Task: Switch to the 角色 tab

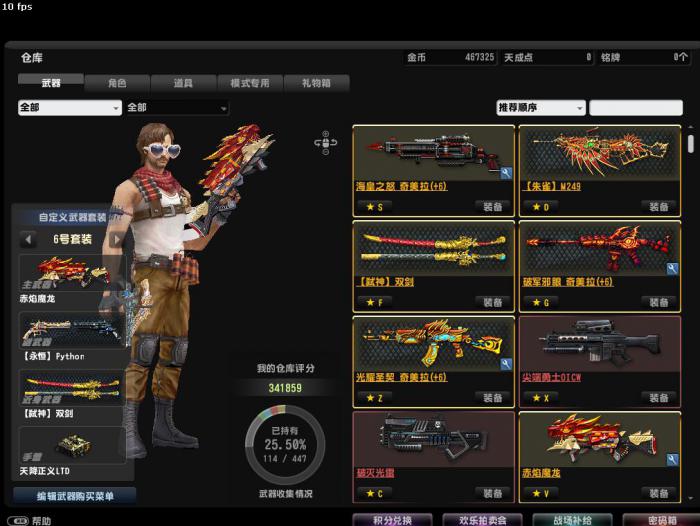Action: (117, 84)
